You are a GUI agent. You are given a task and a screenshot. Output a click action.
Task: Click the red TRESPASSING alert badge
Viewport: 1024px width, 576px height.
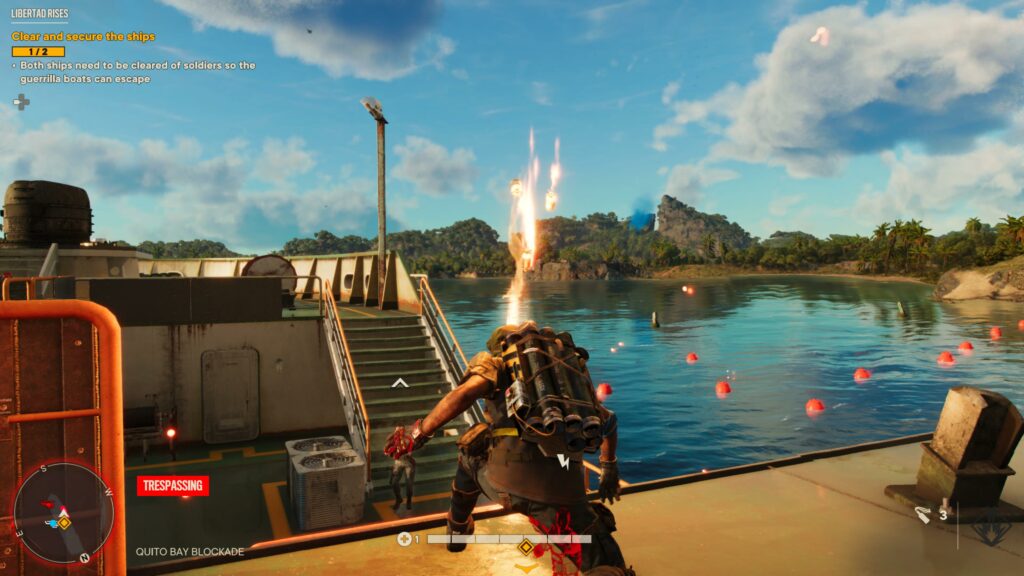173,486
